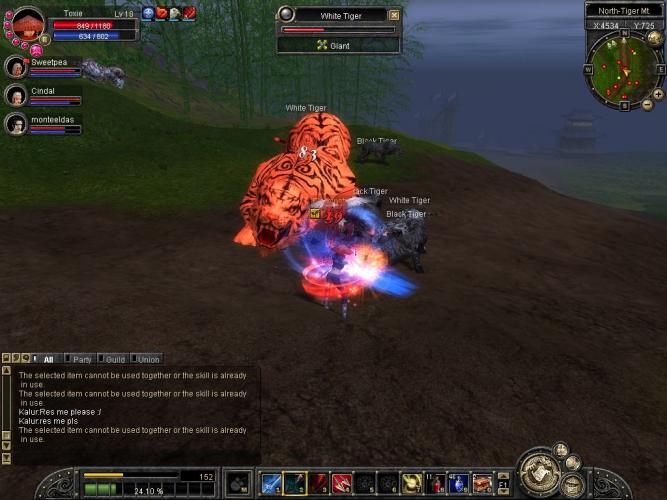Select party member Sweetpea's portrait
Screen dimensions: 667x500
[16, 67]
